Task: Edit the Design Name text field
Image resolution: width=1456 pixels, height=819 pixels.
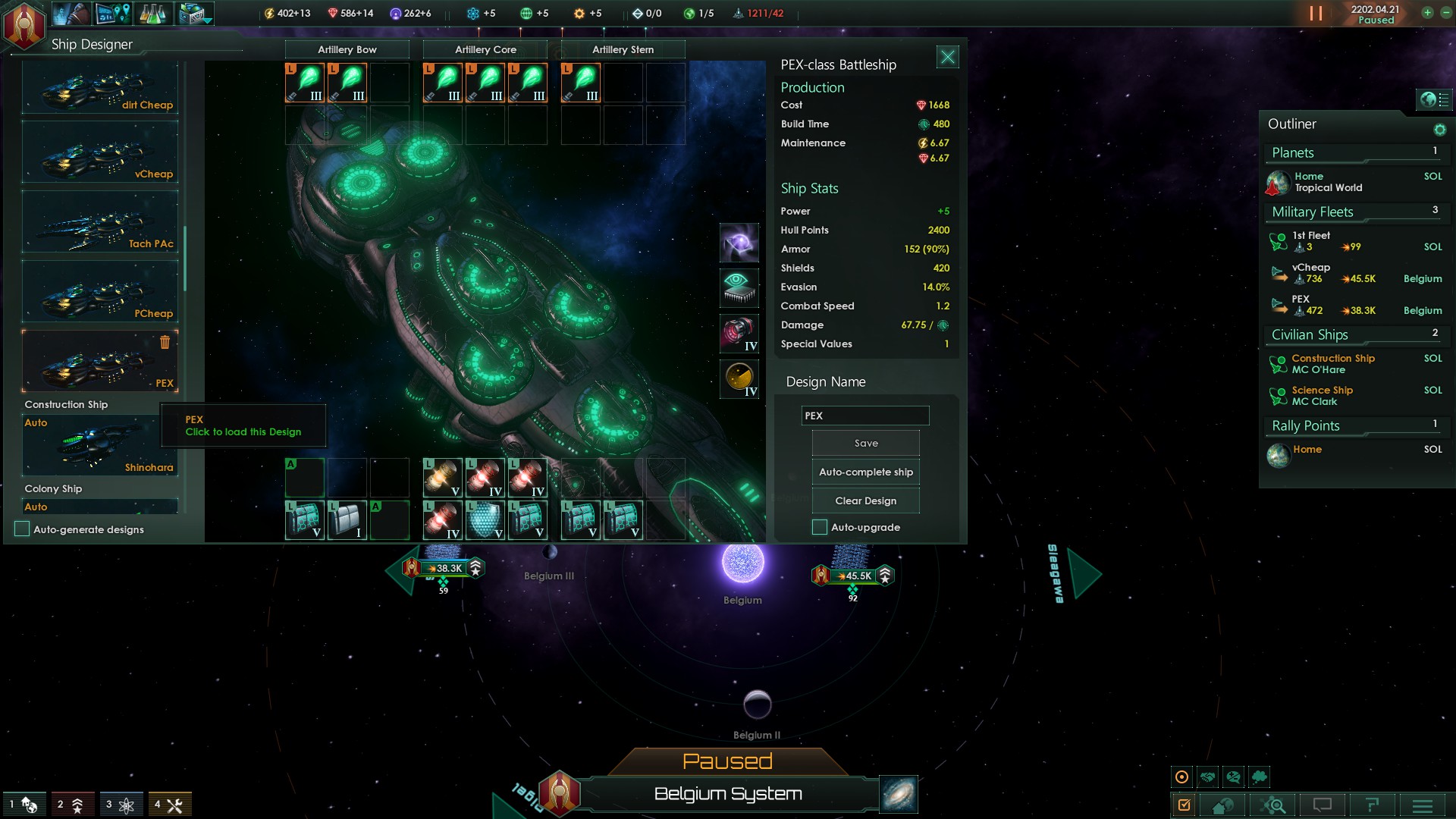Action: (x=864, y=416)
